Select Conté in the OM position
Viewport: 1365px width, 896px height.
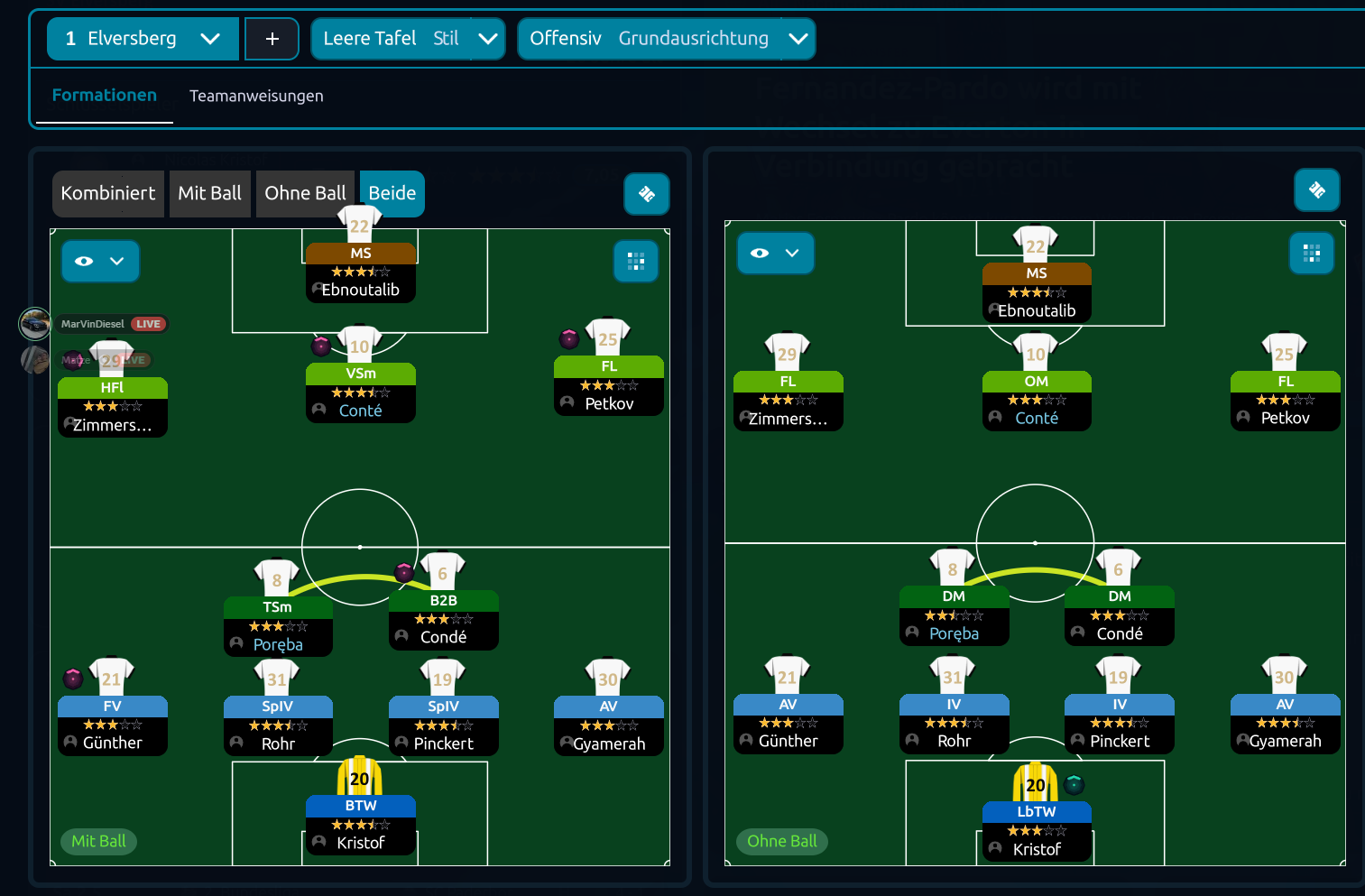point(1036,400)
